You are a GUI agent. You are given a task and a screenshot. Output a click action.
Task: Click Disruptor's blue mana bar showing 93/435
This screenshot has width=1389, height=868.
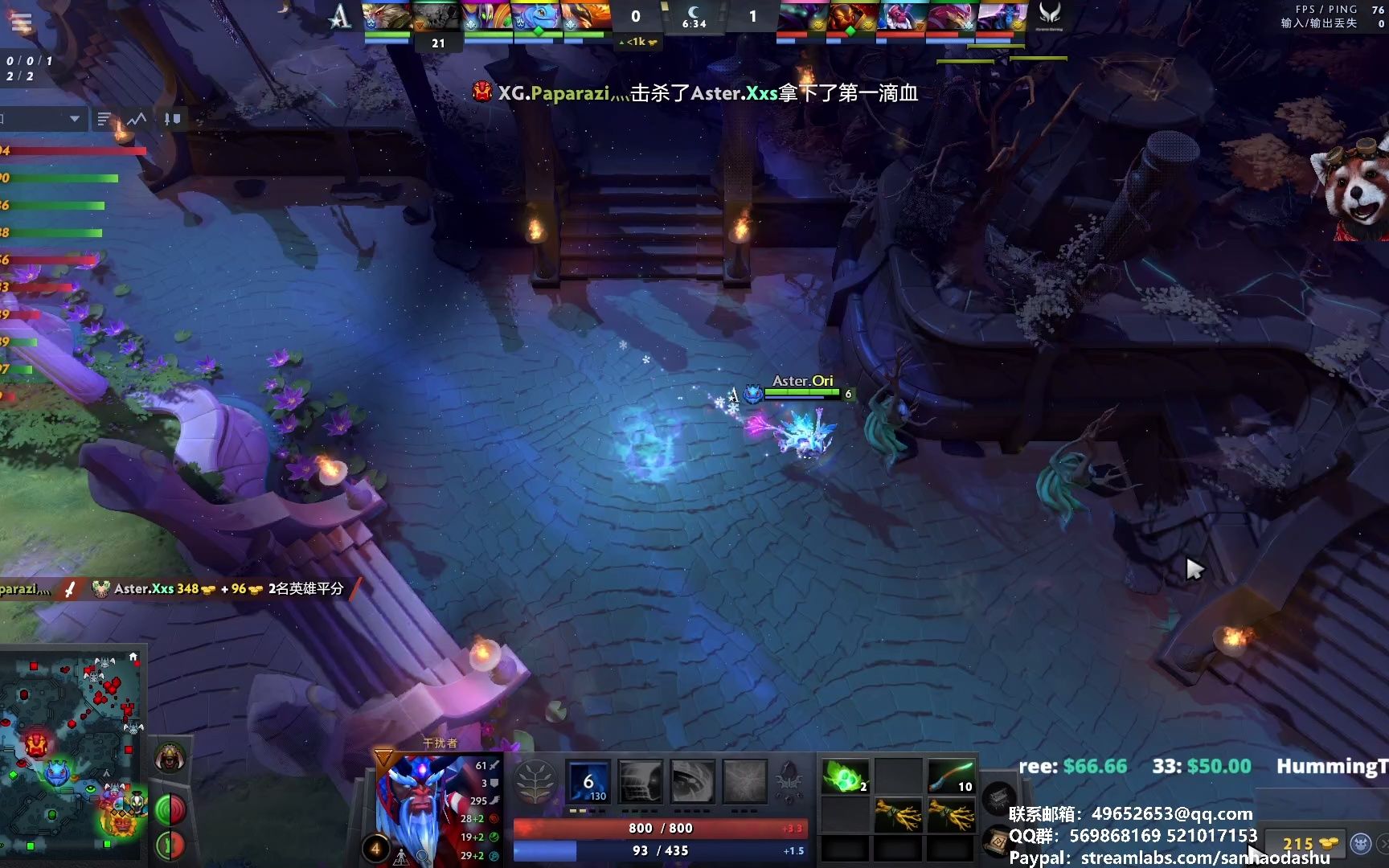(659, 850)
